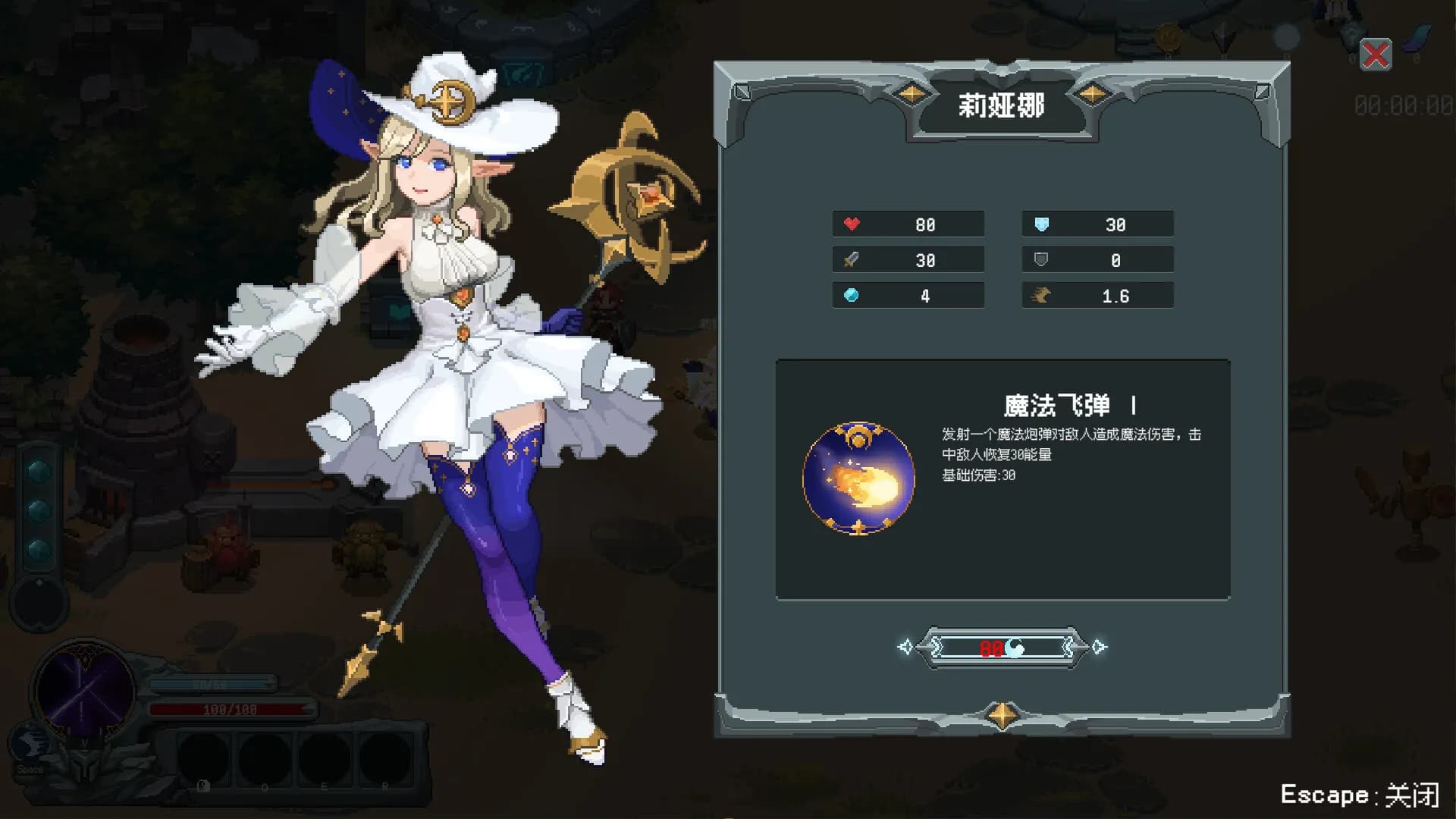
Task: Click the moon icon on the energy bar
Action: tap(1013, 648)
